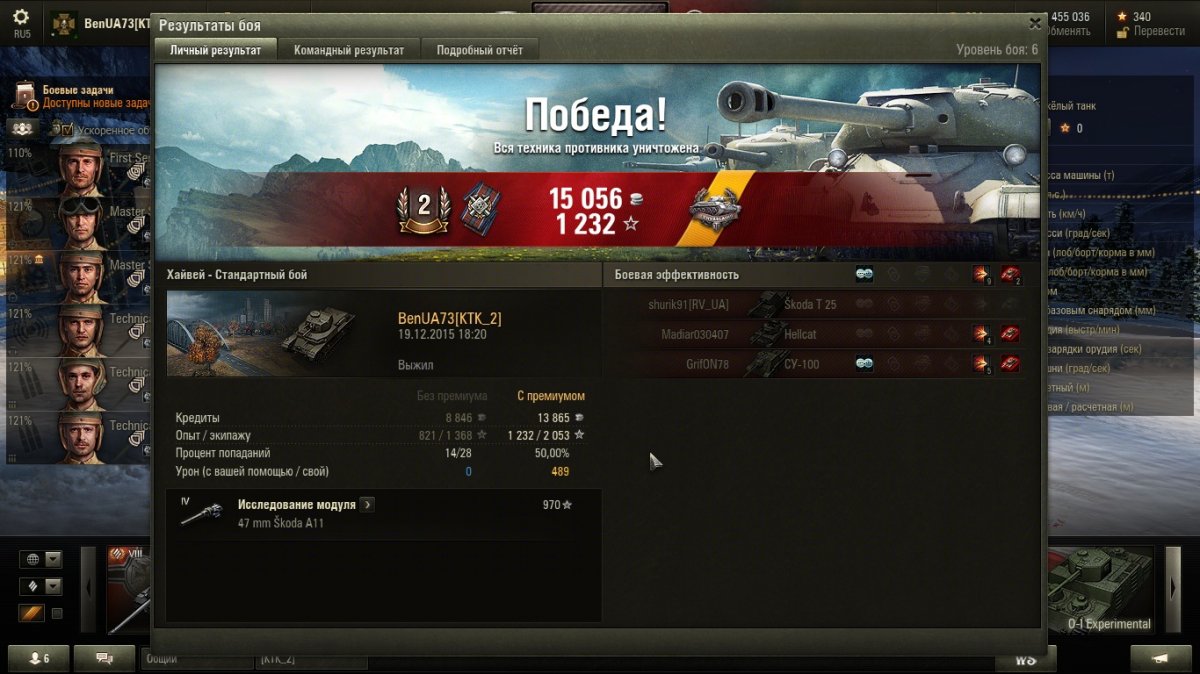
Task: Open the Подробный отчёт tab
Action: (x=479, y=50)
